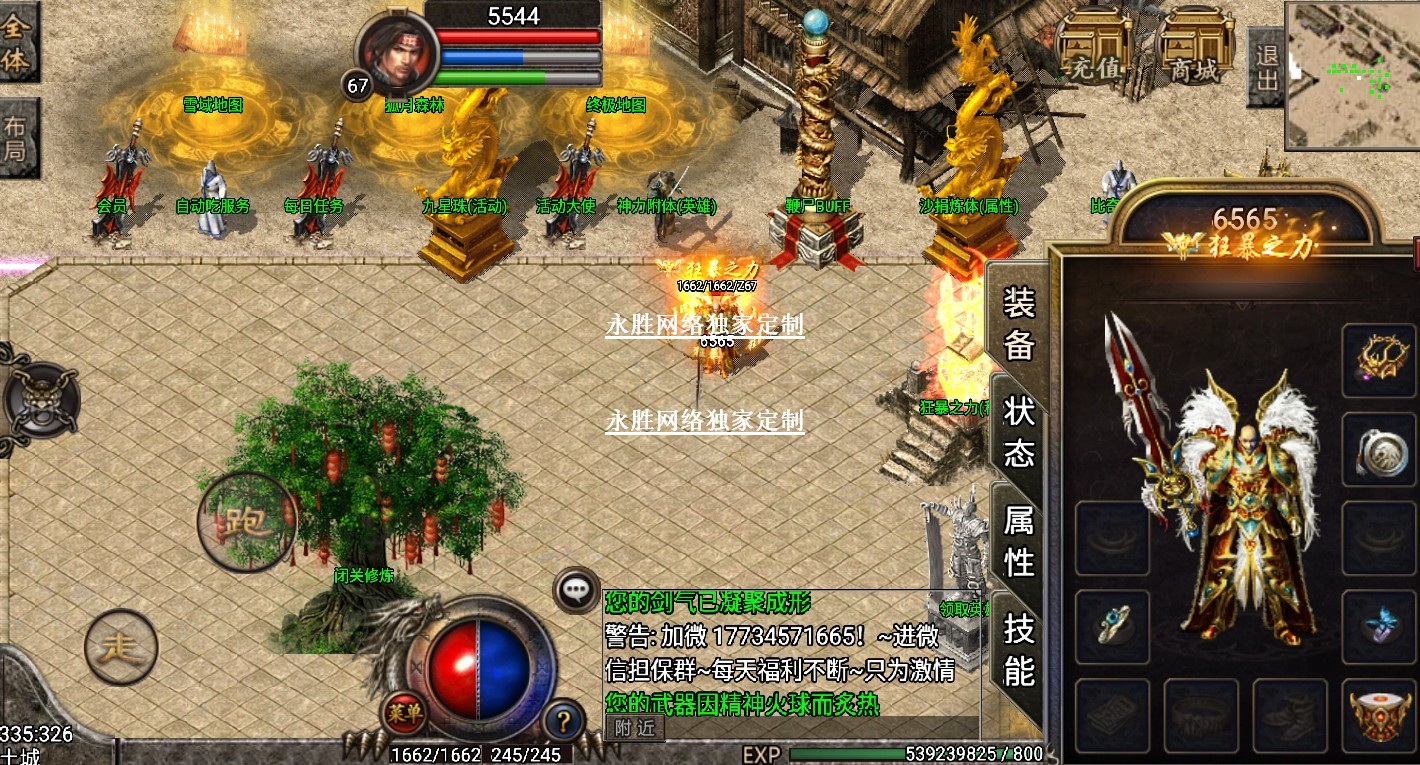Image resolution: width=1420 pixels, height=765 pixels.
Task: Switch to the 装备 equipment tab
Action: 1018,323
